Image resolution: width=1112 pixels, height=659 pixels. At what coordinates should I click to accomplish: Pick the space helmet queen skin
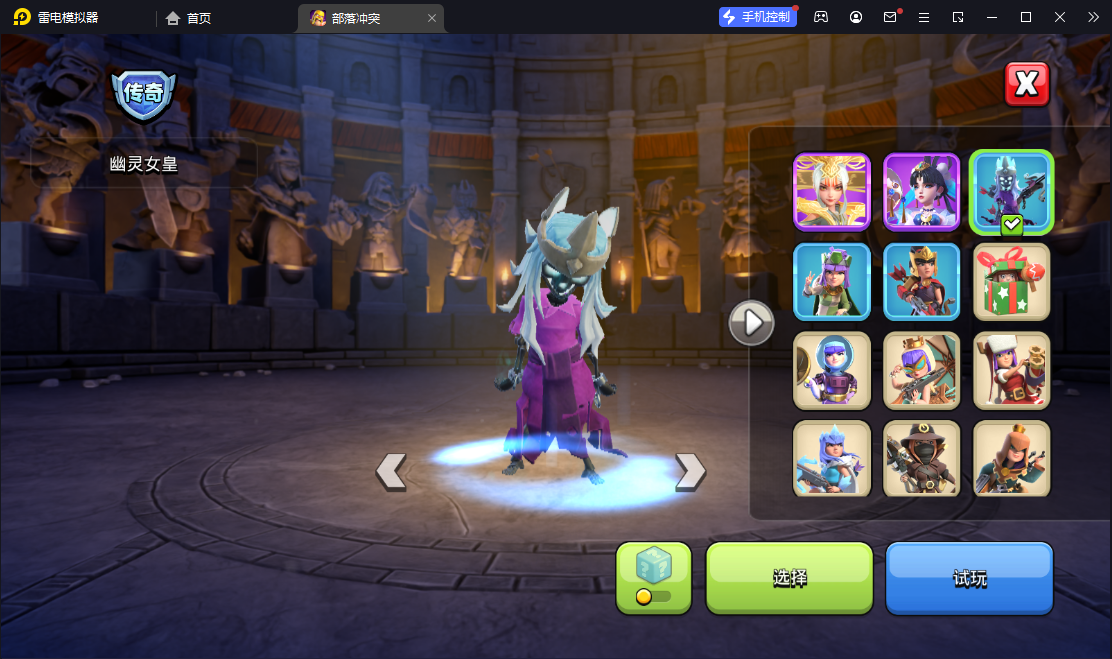tap(832, 370)
